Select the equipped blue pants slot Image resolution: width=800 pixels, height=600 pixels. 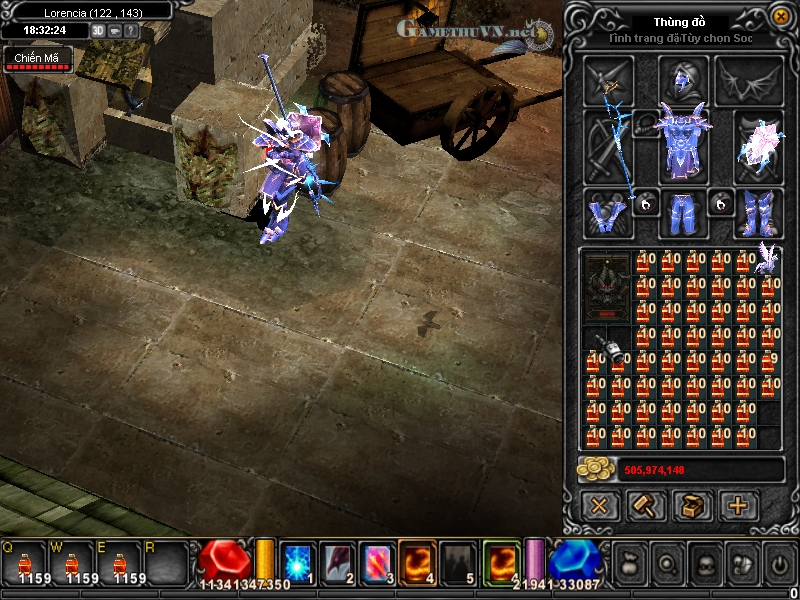(x=683, y=213)
